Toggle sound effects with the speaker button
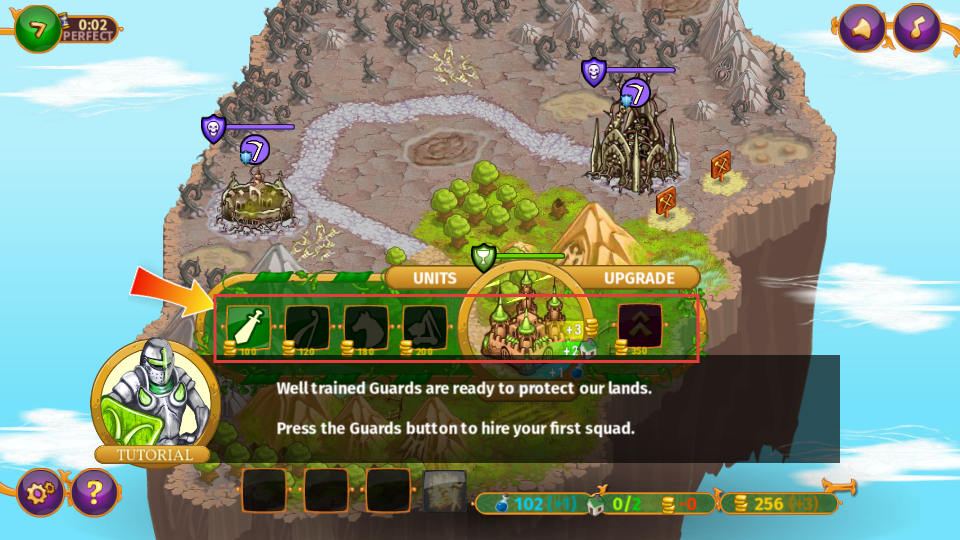Screen dimensions: 960x540 (x=861, y=28)
